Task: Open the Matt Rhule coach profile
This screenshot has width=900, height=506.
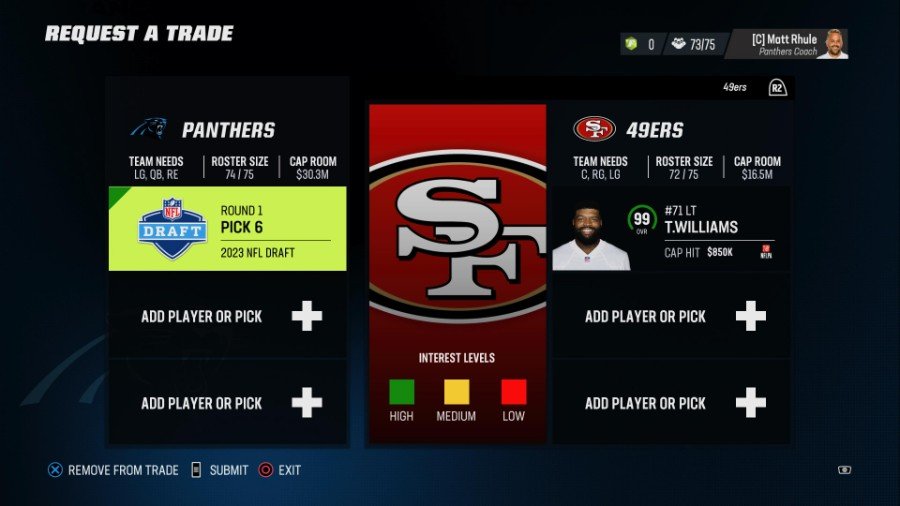Action: (x=786, y=44)
